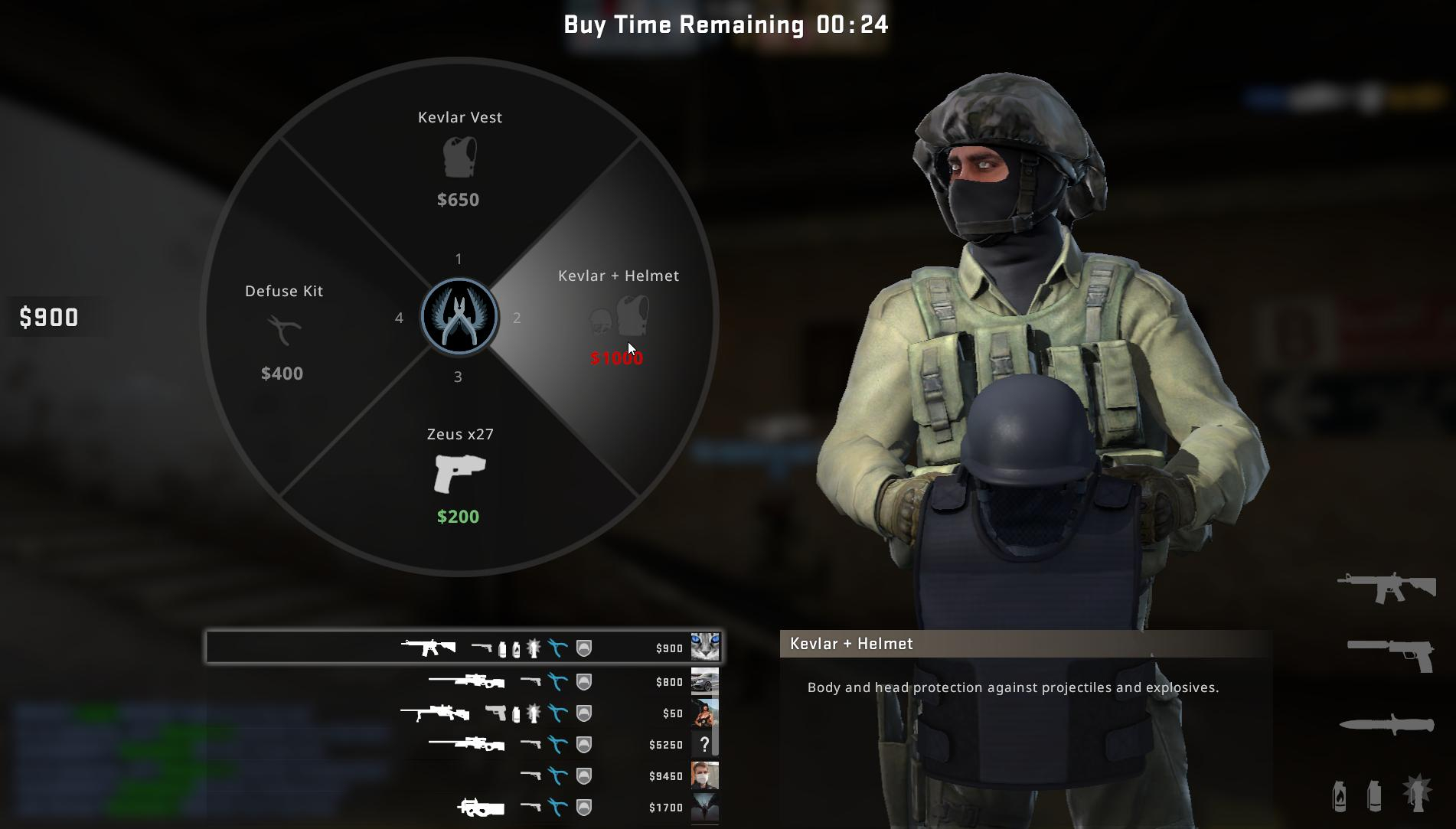The width and height of the screenshot is (1456, 829).
Task: Click the green $200 price label
Action: 458,516
